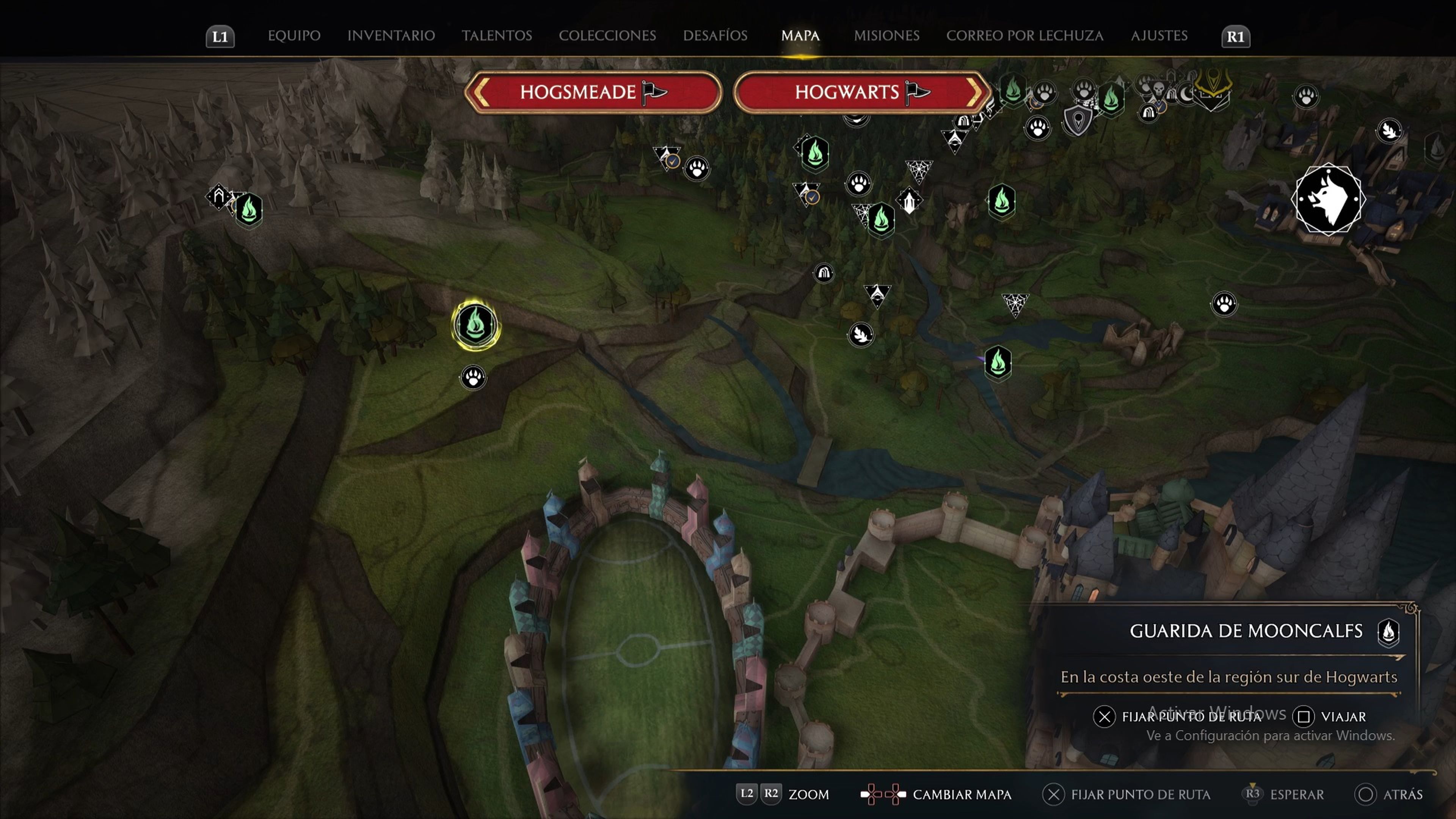Open the Equipo tab

pos(294,36)
